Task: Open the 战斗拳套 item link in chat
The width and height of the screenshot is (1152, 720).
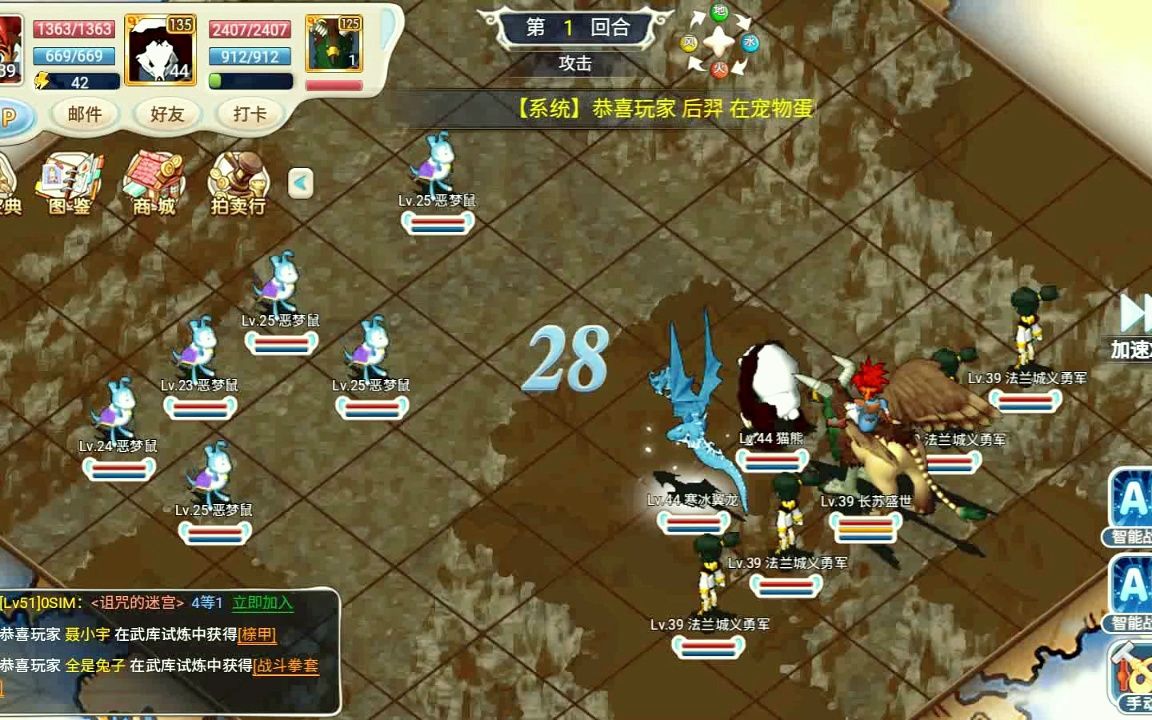Action: tap(286, 666)
